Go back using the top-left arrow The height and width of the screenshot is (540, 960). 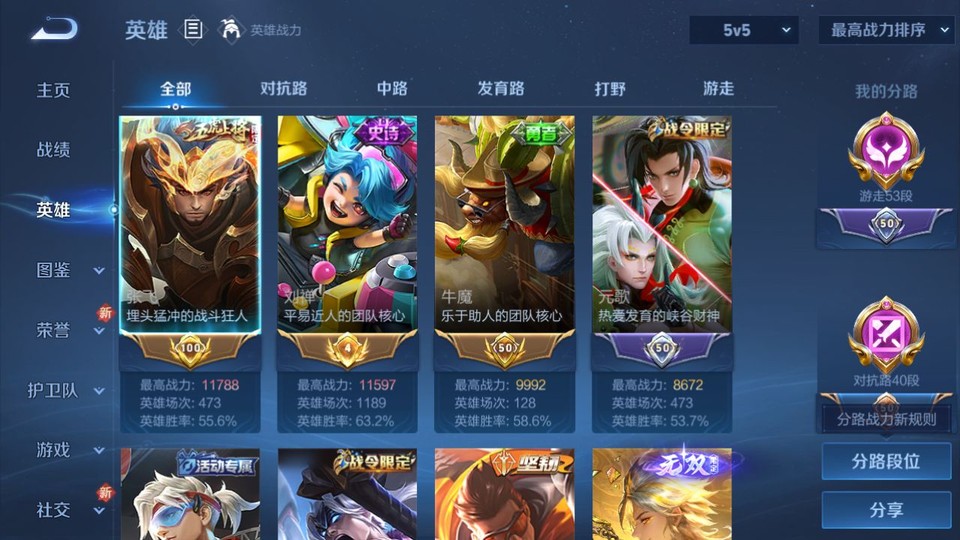(x=54, y=30)
